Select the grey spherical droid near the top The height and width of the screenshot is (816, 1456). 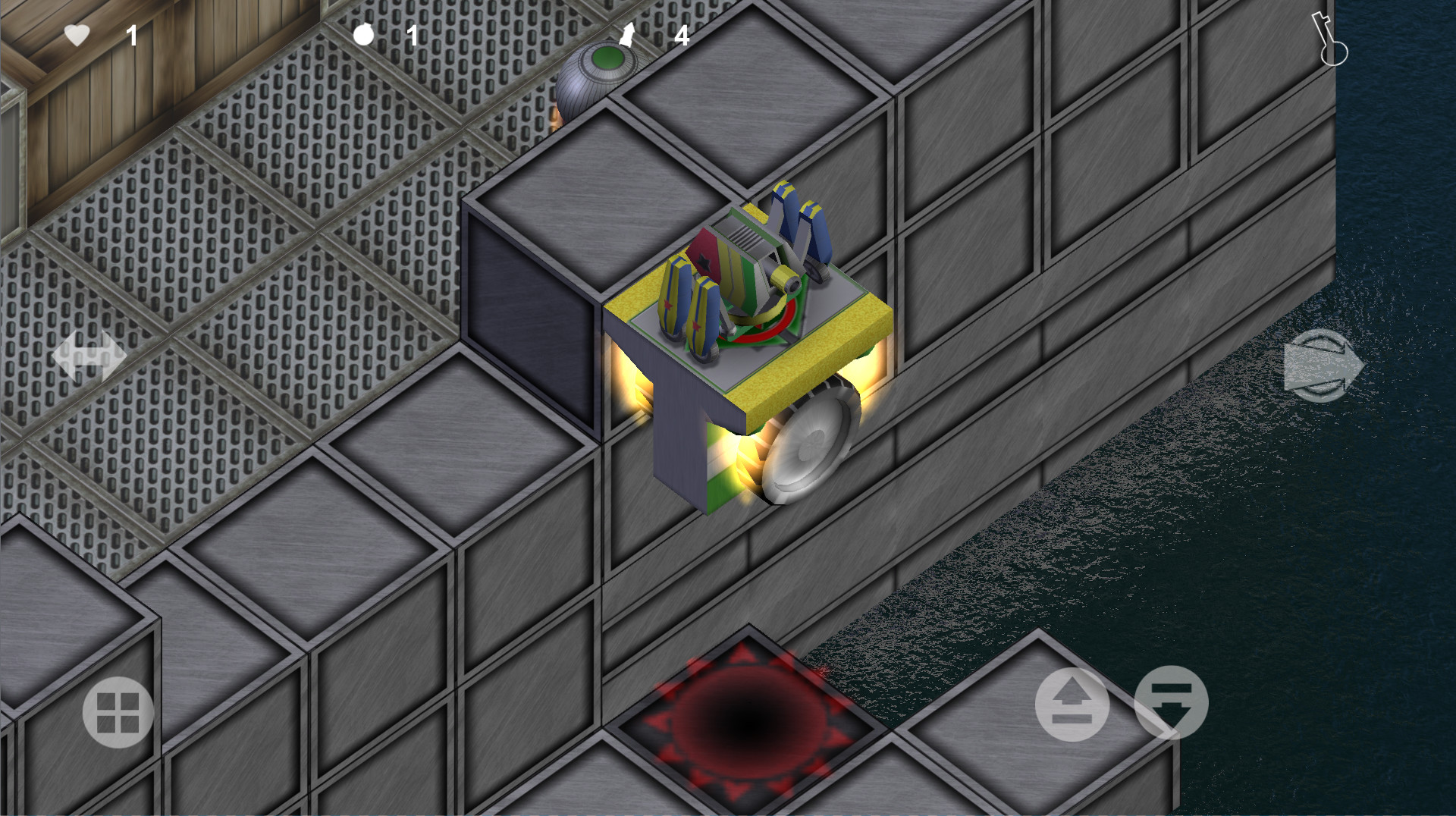coord(599,72)
